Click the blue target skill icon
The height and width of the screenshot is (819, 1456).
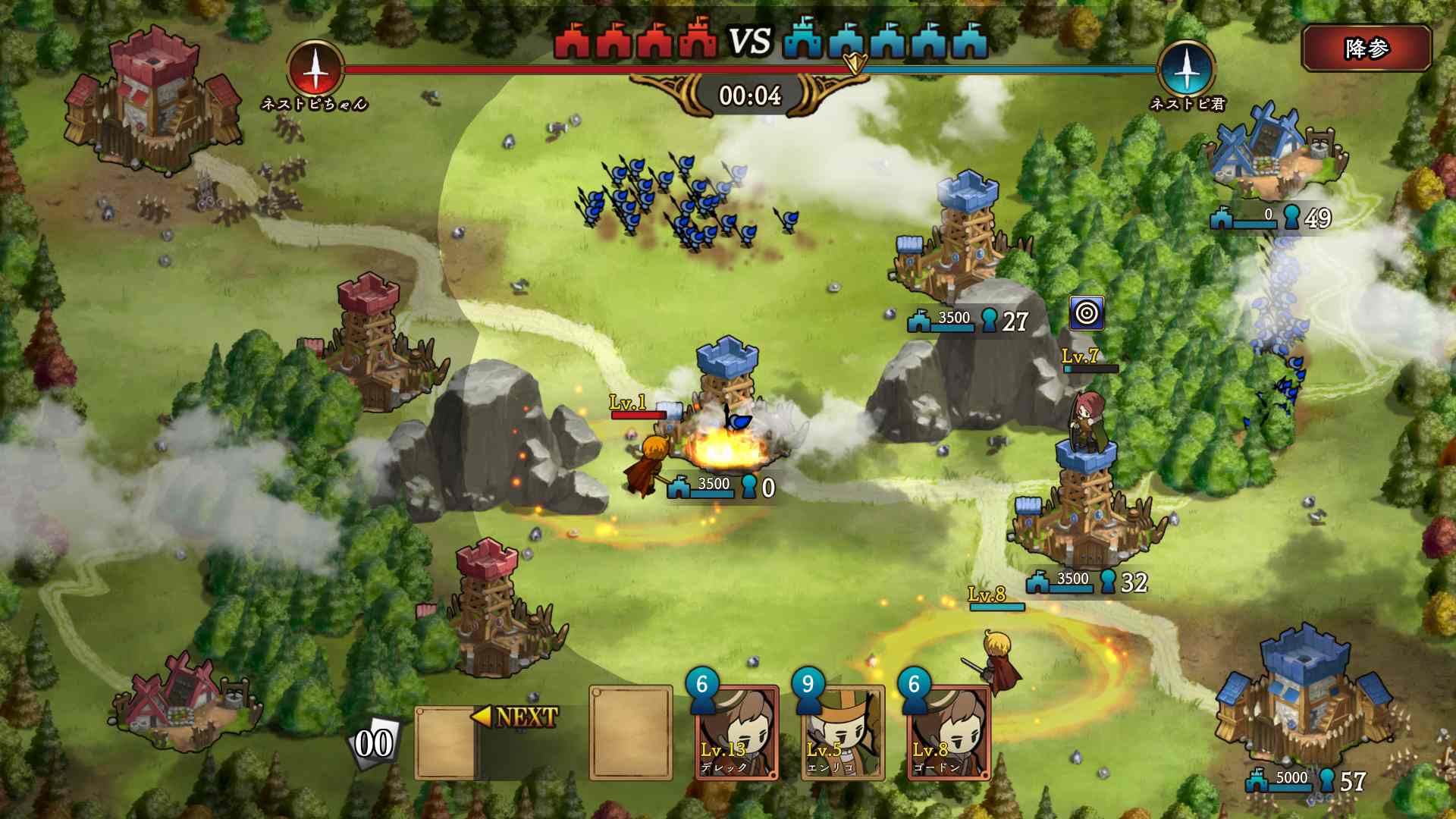coord(1087,313)
